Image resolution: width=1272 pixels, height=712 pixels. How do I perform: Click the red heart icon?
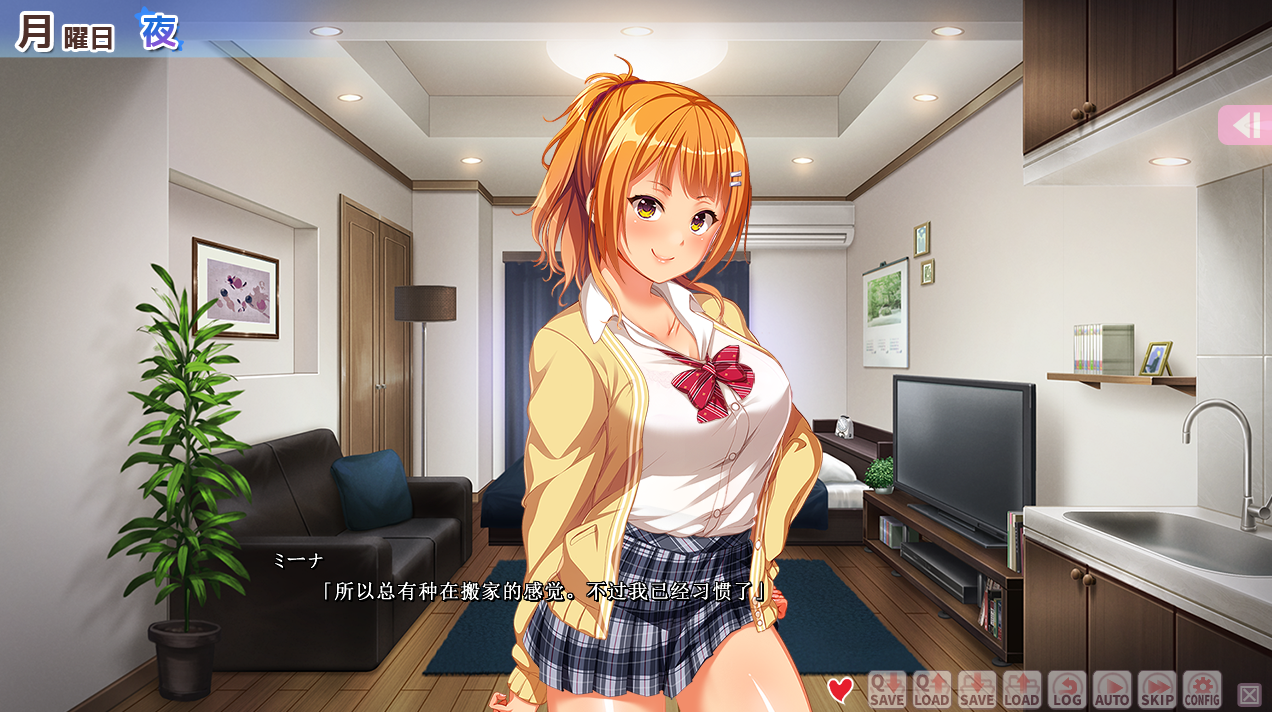tap(841, 689)
